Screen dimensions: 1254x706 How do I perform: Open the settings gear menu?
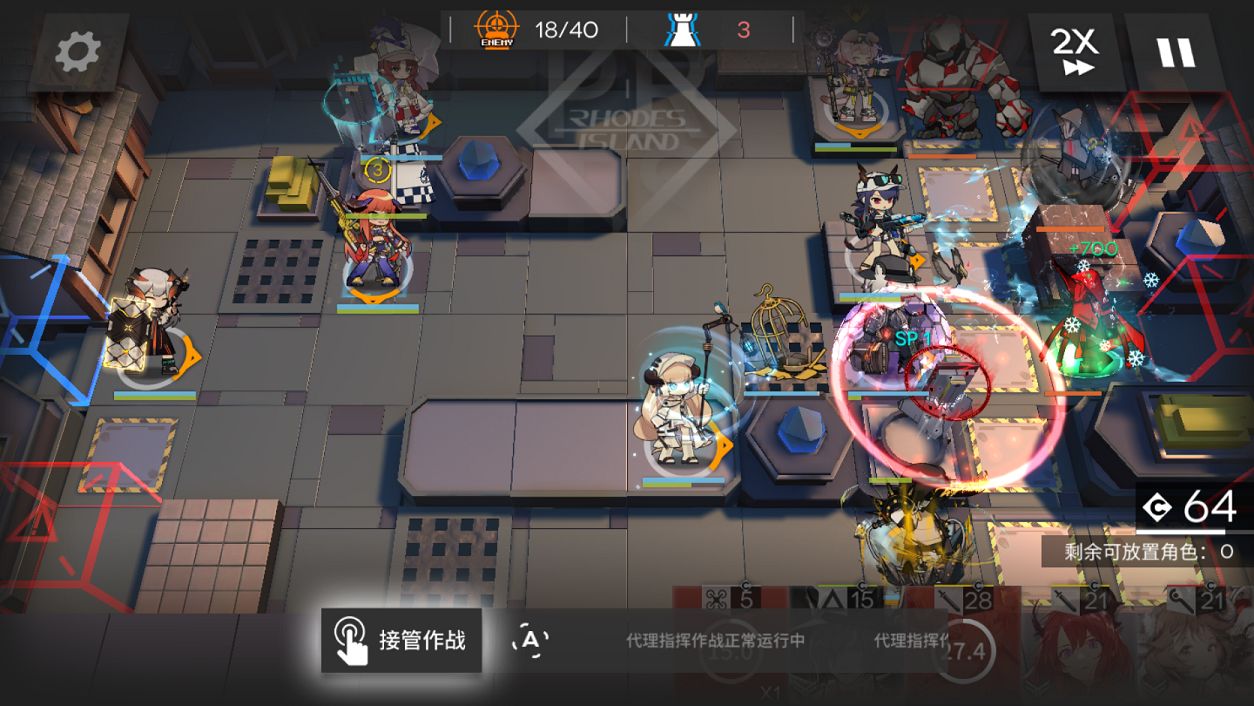click(x=78, y=52)
